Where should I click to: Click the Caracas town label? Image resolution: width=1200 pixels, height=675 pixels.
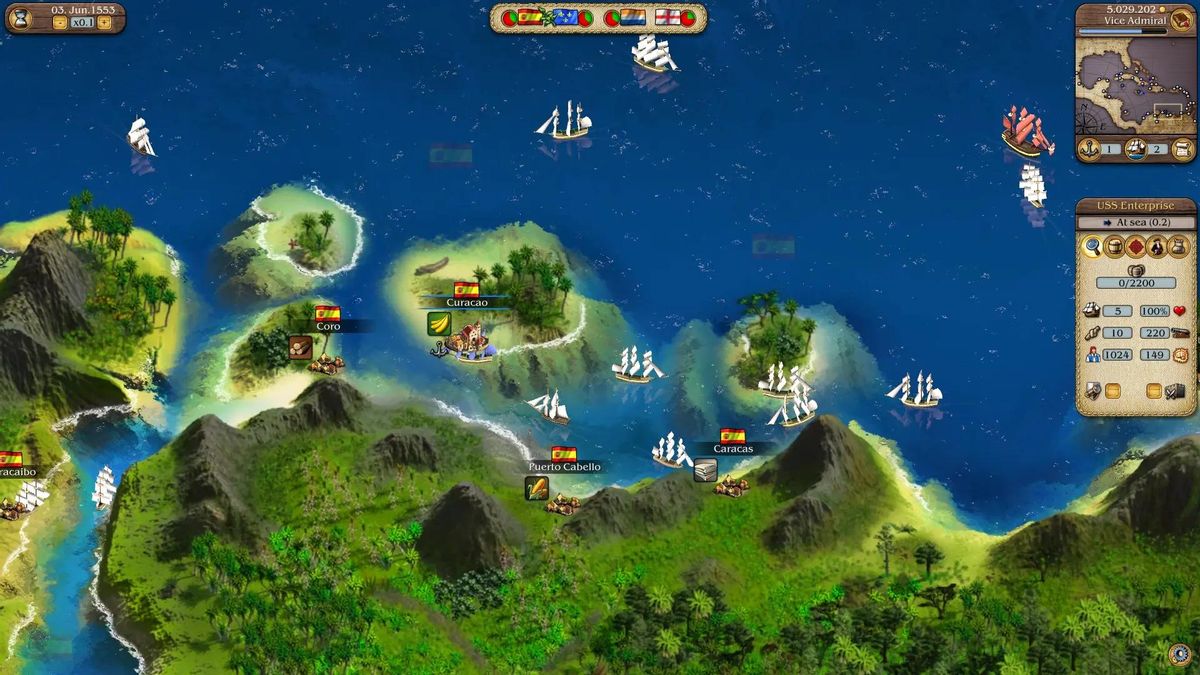coord(733,449)
